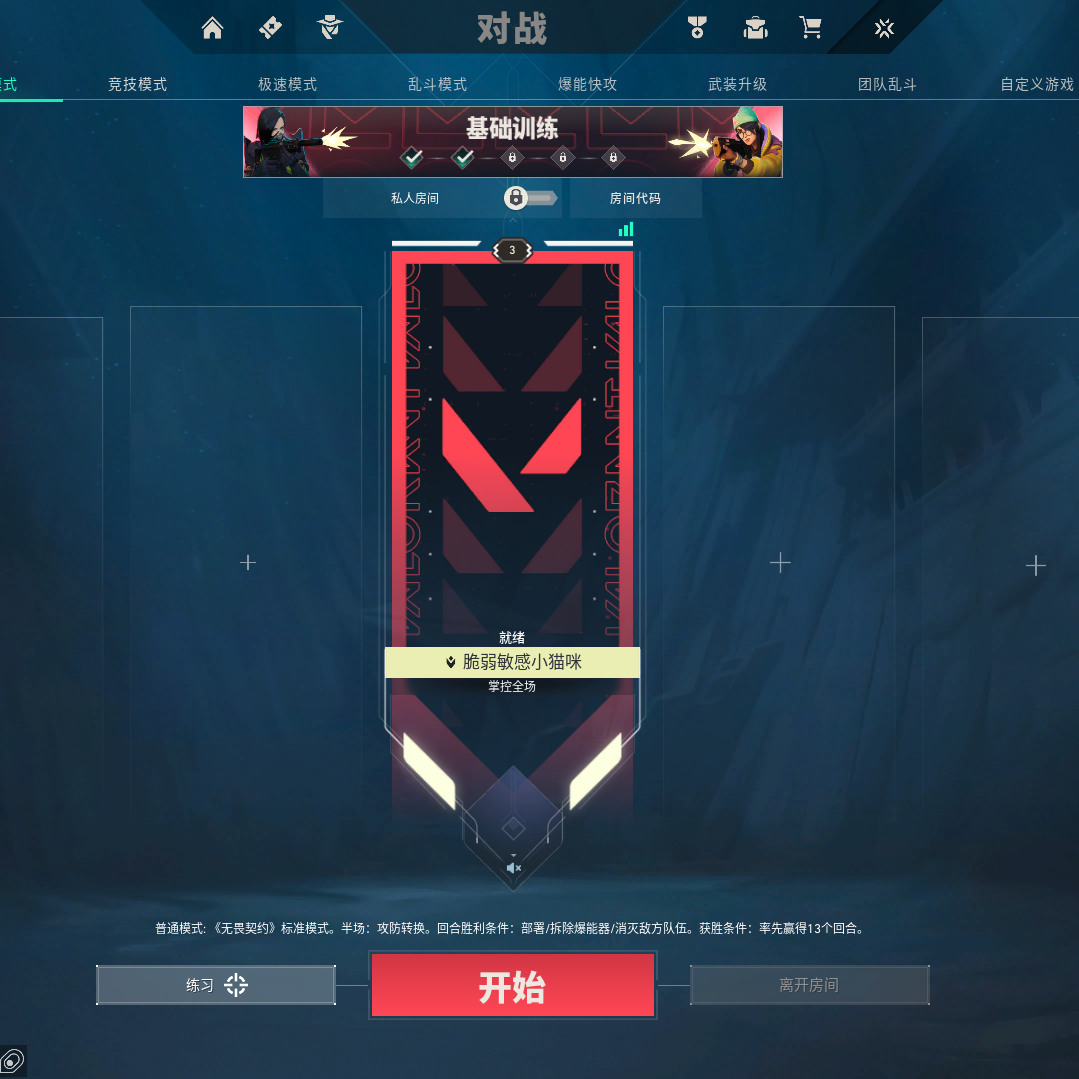Toggle the muted speaker voice icon
The height and width of the screenshot is (1079, 1079).
tap(513, 867)
